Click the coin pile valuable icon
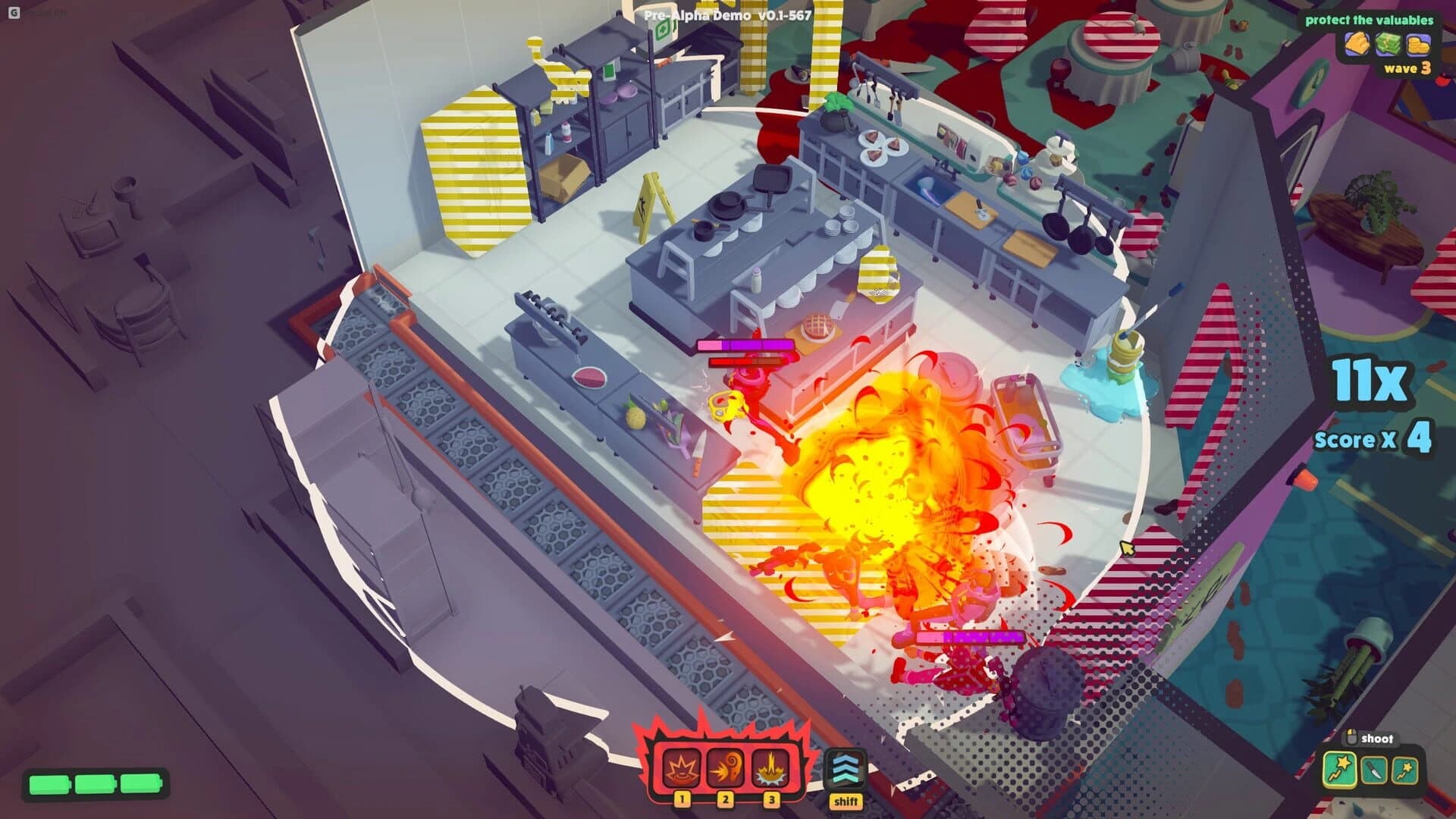The height and width of the screenshot is (819, 1456). coord(1419,45)
